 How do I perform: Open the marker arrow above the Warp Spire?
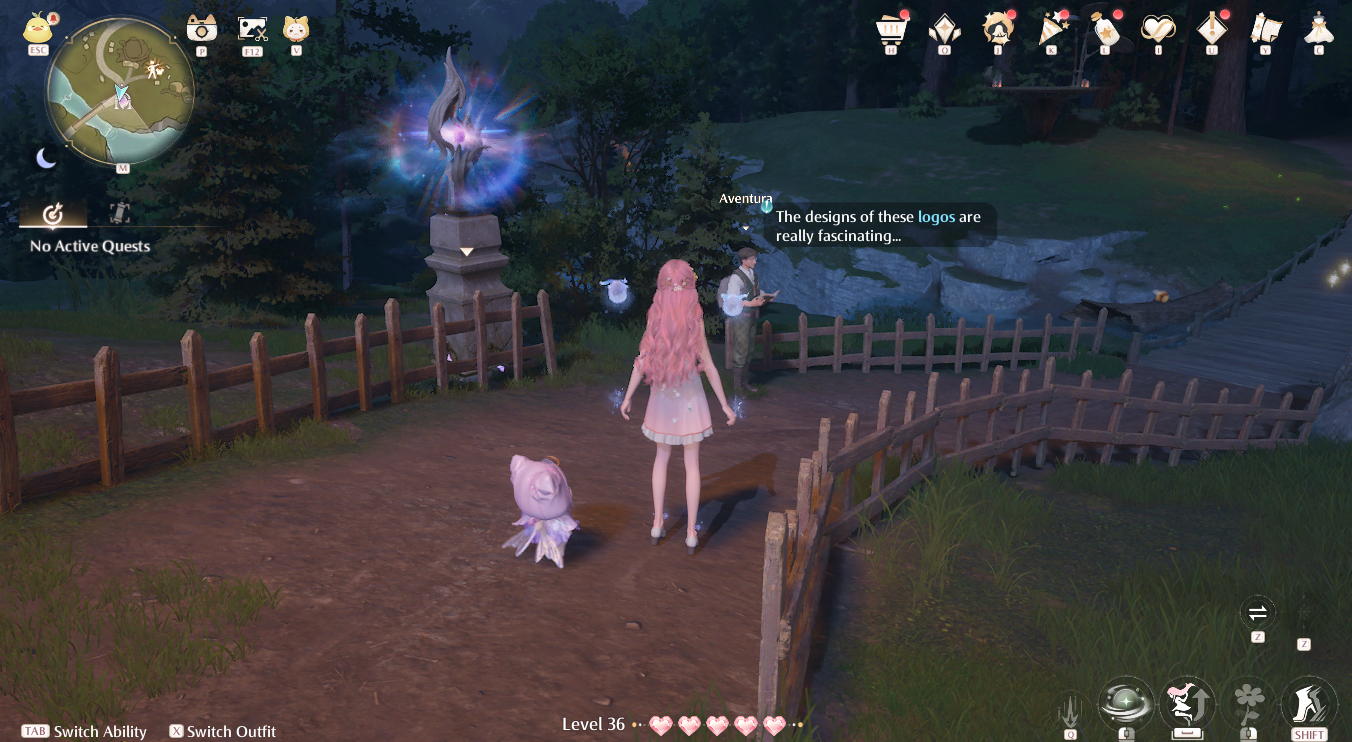[x=466, y=250]
